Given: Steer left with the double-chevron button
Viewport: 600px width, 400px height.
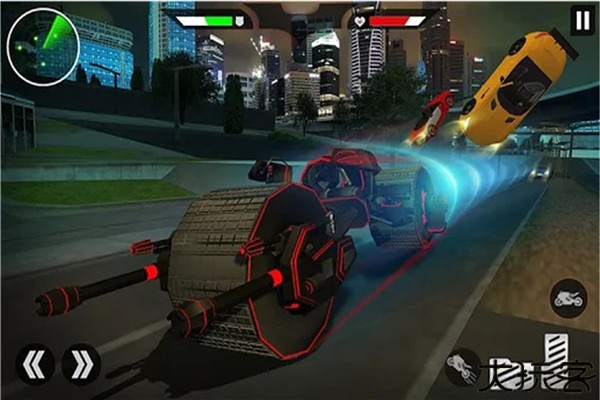Looking at the screenshot, I should point(34,366).
